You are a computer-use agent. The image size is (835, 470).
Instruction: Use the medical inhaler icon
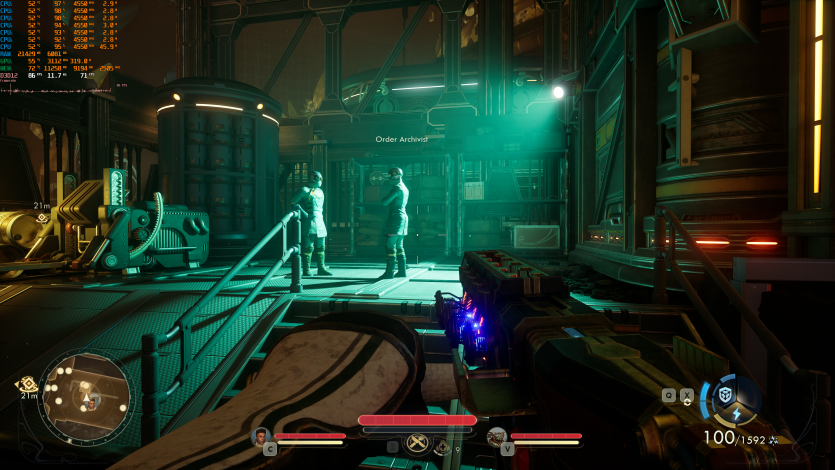(x=443, y=448)
